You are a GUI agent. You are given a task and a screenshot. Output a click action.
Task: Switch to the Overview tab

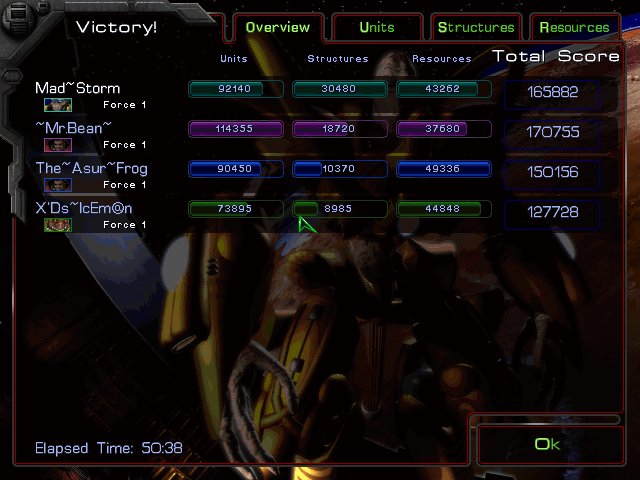277,27
